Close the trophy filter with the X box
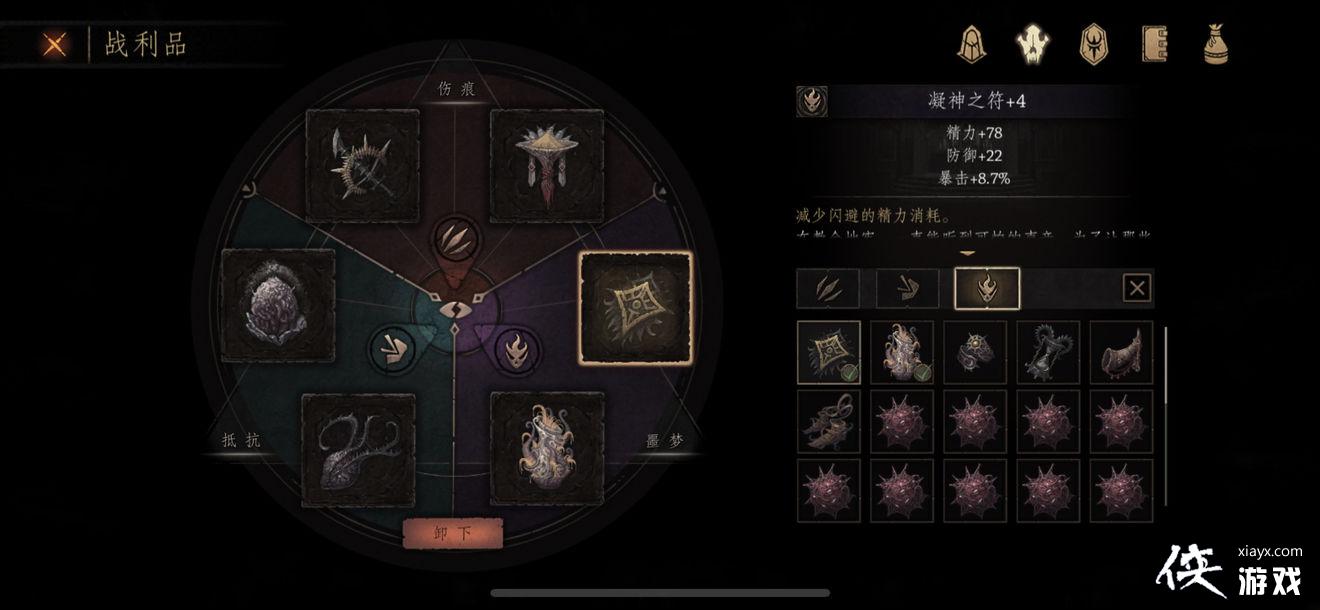The image size is (1320, 610). pyautogui.click(x=1137, y=289)
